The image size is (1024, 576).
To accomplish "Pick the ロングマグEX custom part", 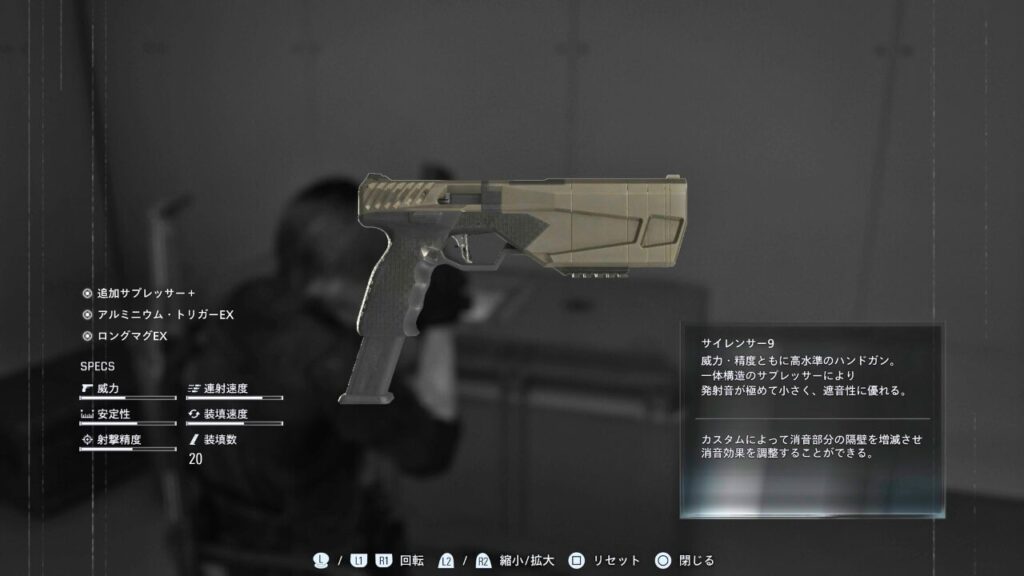I will click(x=131, y=336).
